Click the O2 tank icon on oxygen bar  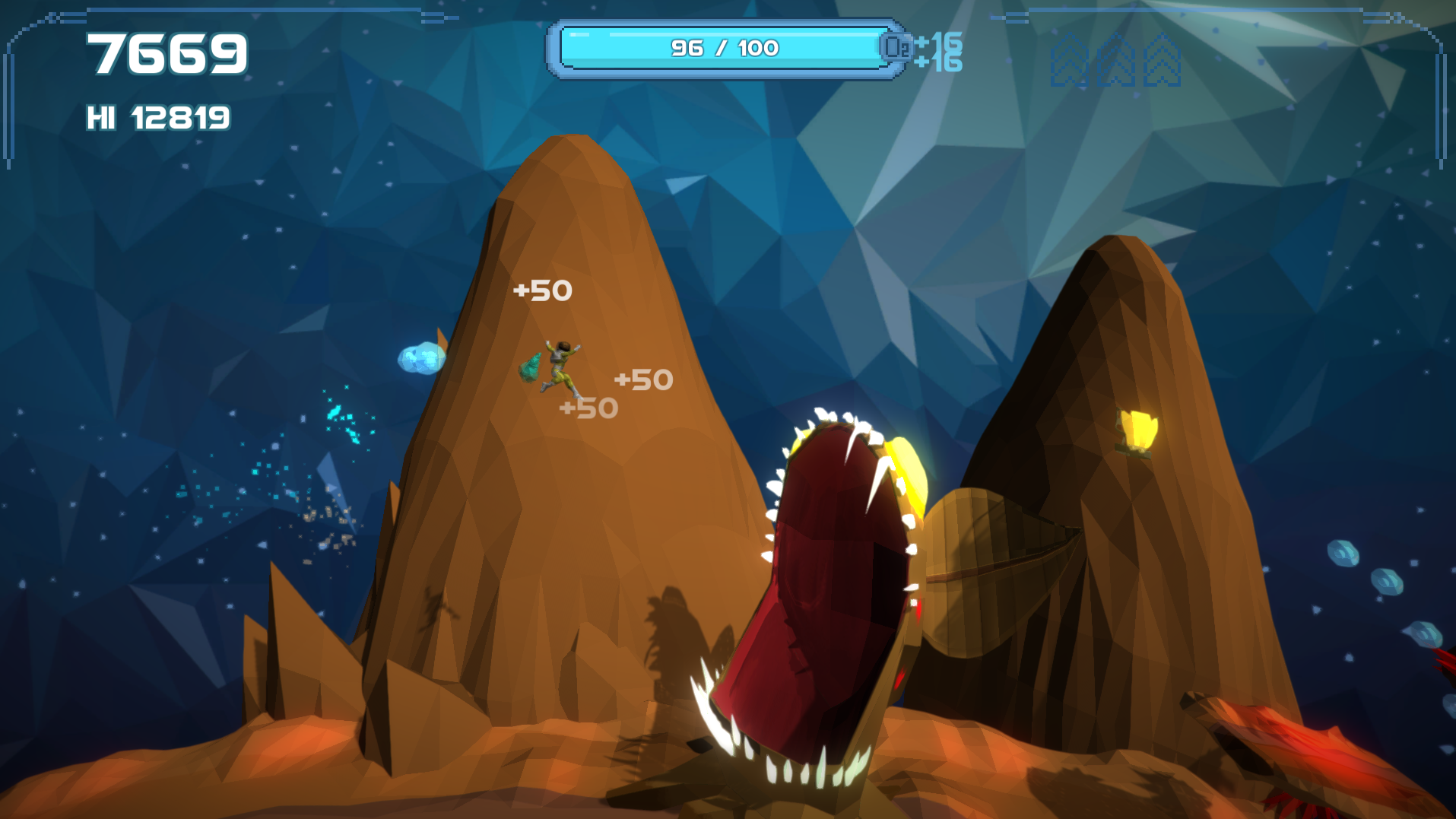(x=896, y=48)
